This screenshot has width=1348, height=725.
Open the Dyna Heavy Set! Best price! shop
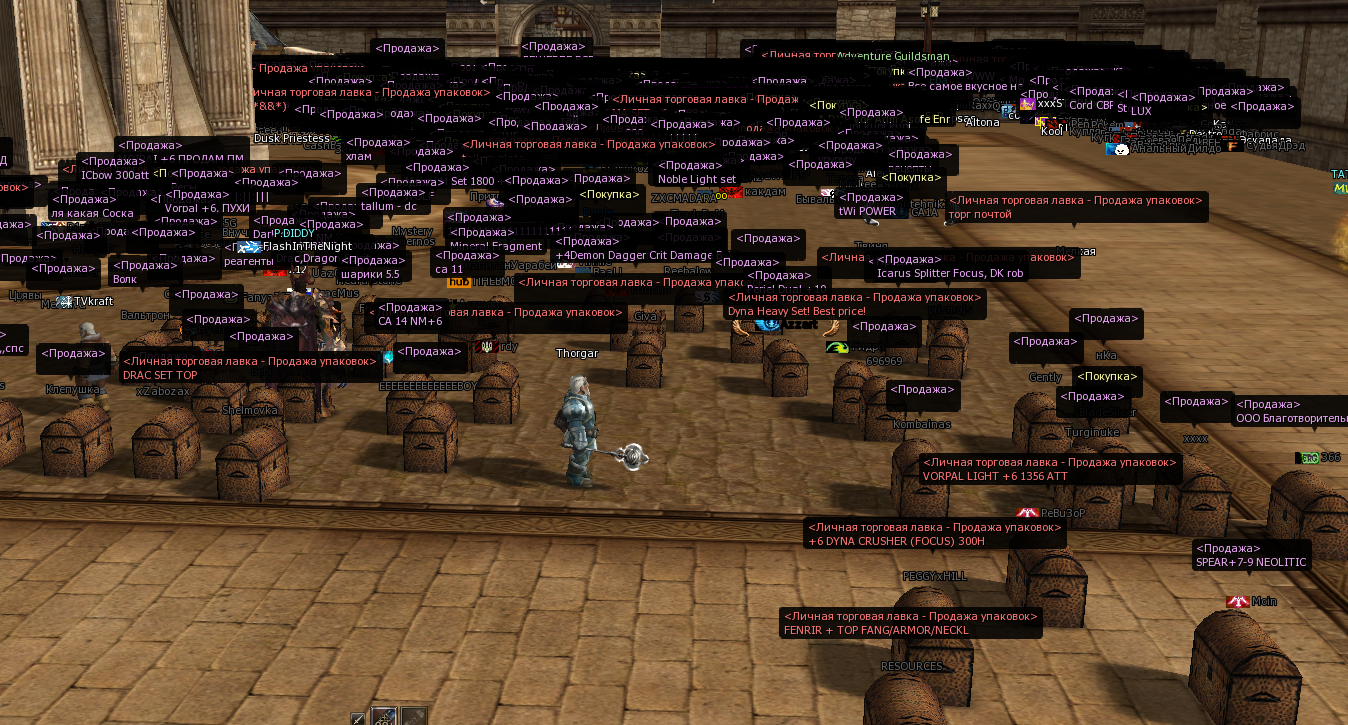pos(796,311)
